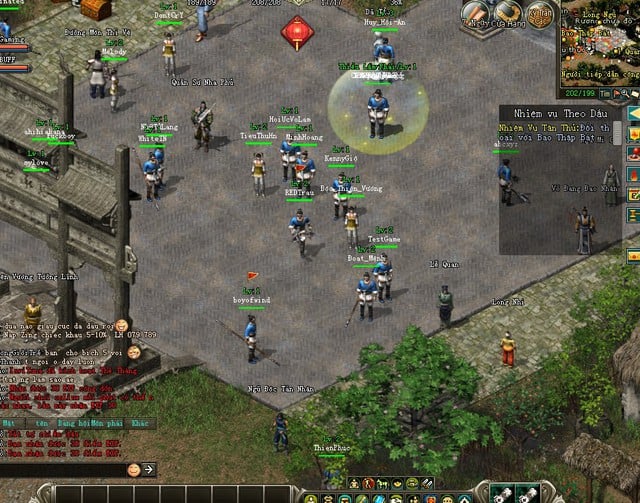
Task: Select the red lantern event icon
Action: (297, 32)
